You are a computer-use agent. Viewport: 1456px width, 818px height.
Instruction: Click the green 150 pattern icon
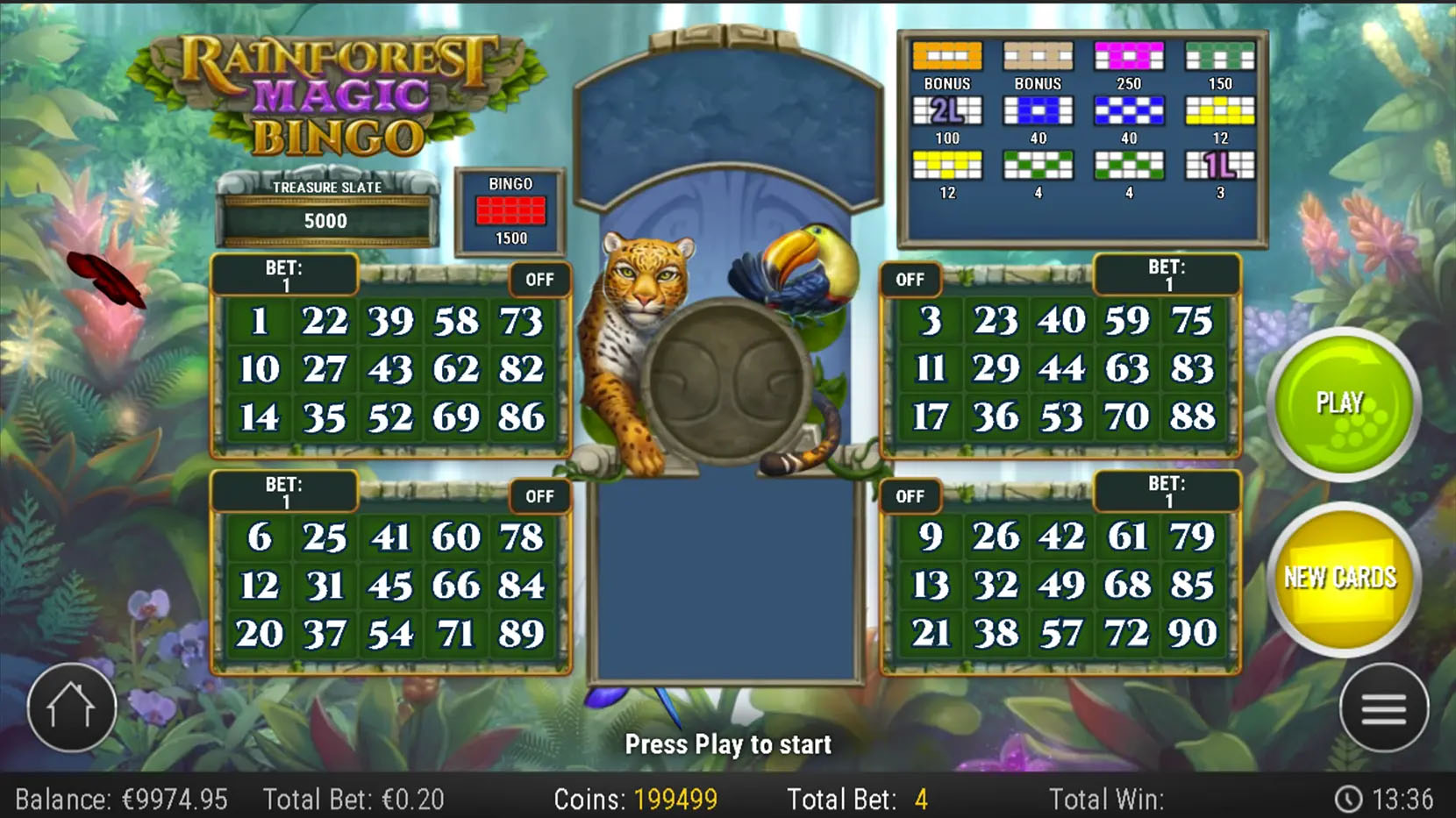1218,55
